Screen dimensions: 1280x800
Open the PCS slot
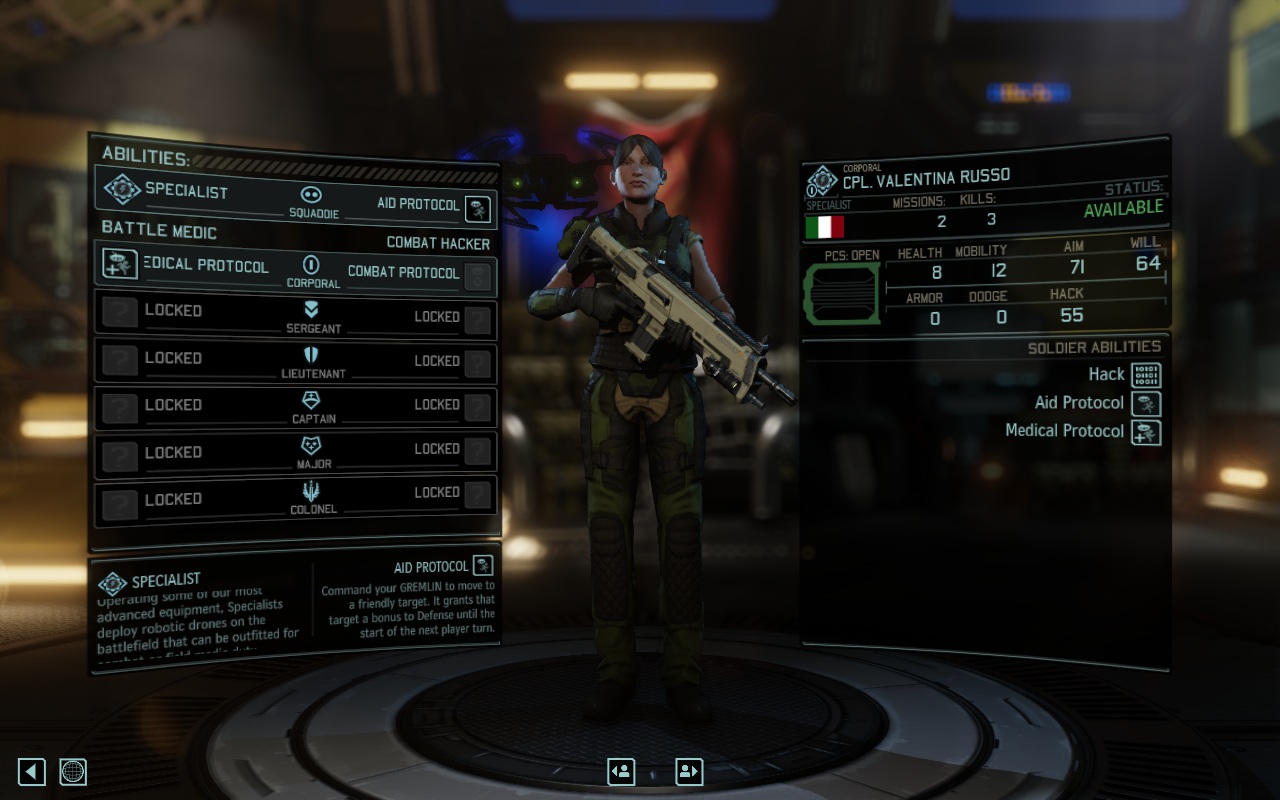coord(841,295)
